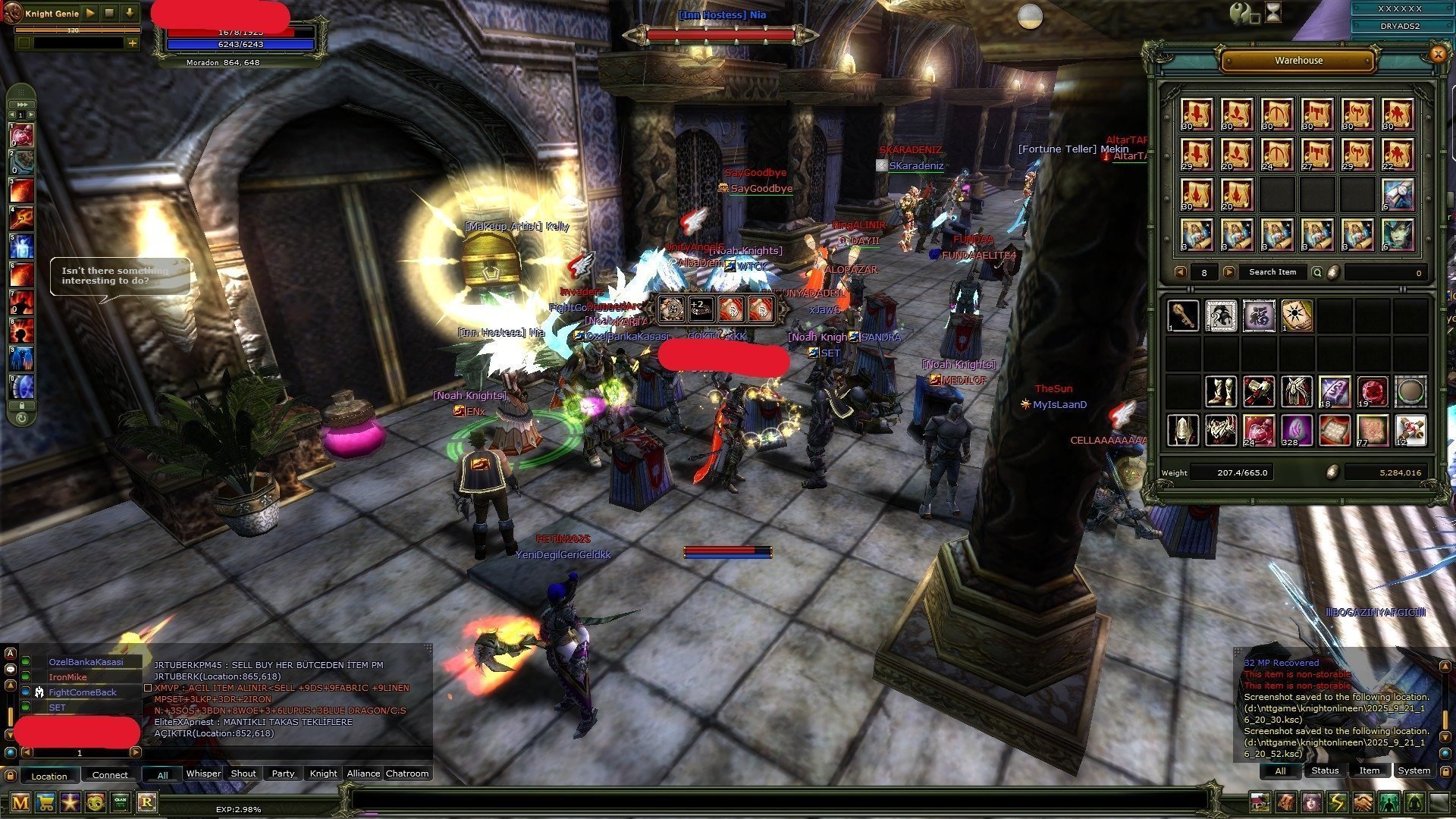1456x819 pixels.
Task: Start the Knight Genie play button
Action: [90, 13]
